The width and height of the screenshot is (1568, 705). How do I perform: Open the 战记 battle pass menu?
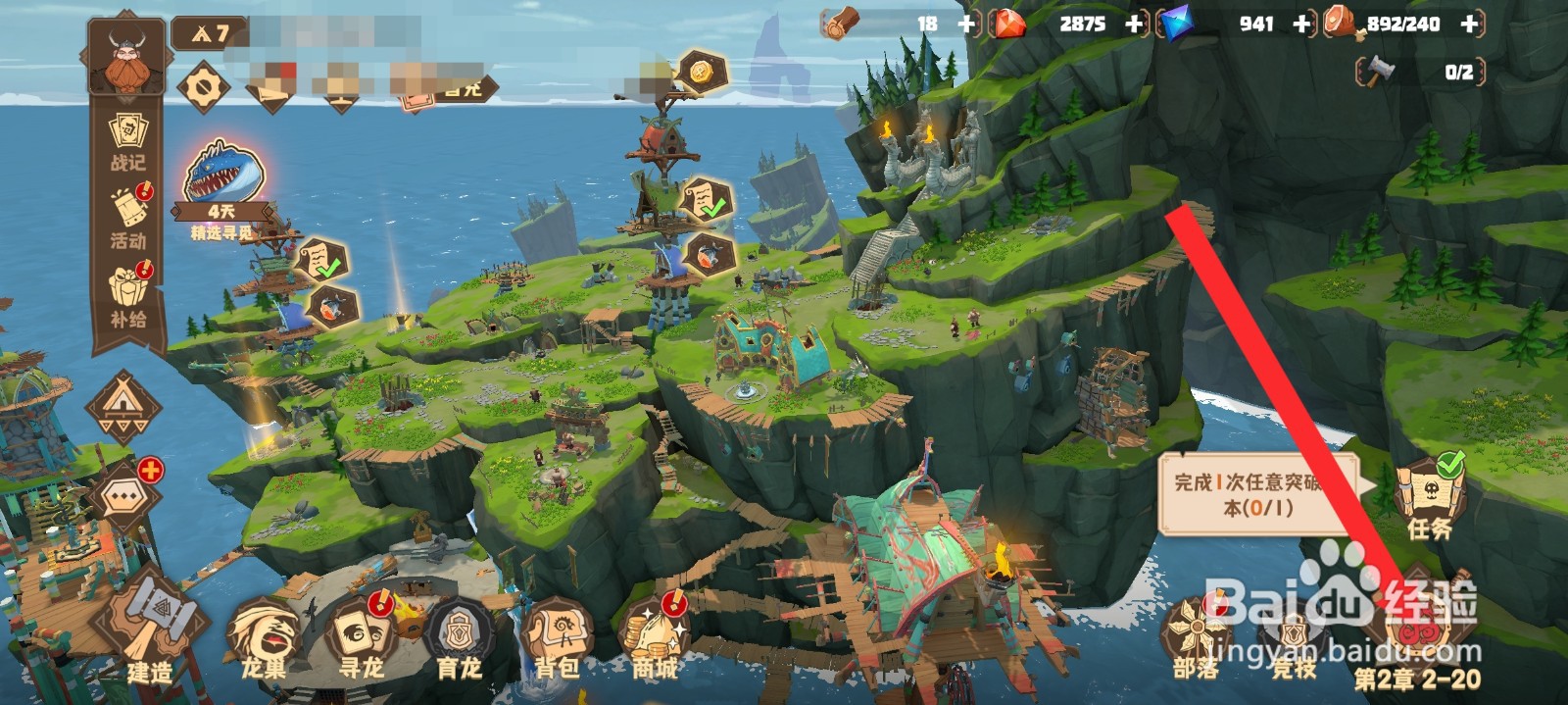(127, 142)
